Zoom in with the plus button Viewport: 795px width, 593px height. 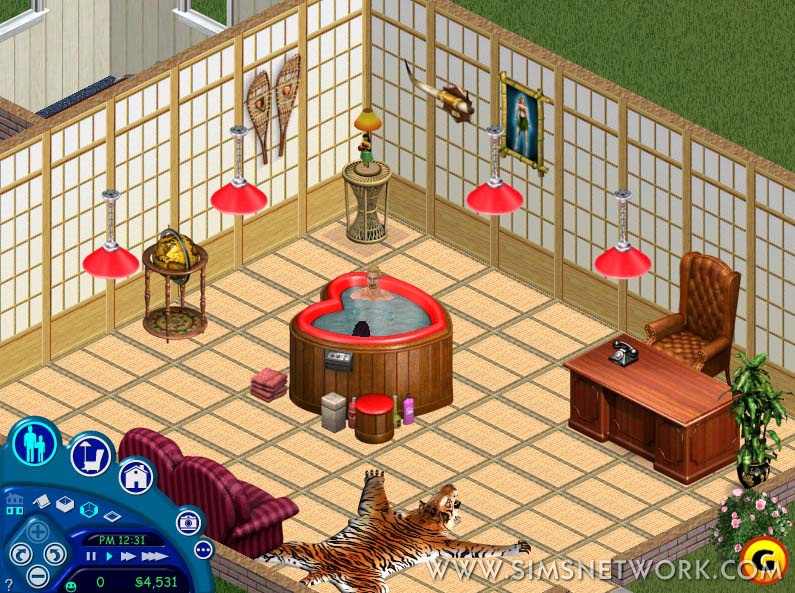click(x=37, y=531)
